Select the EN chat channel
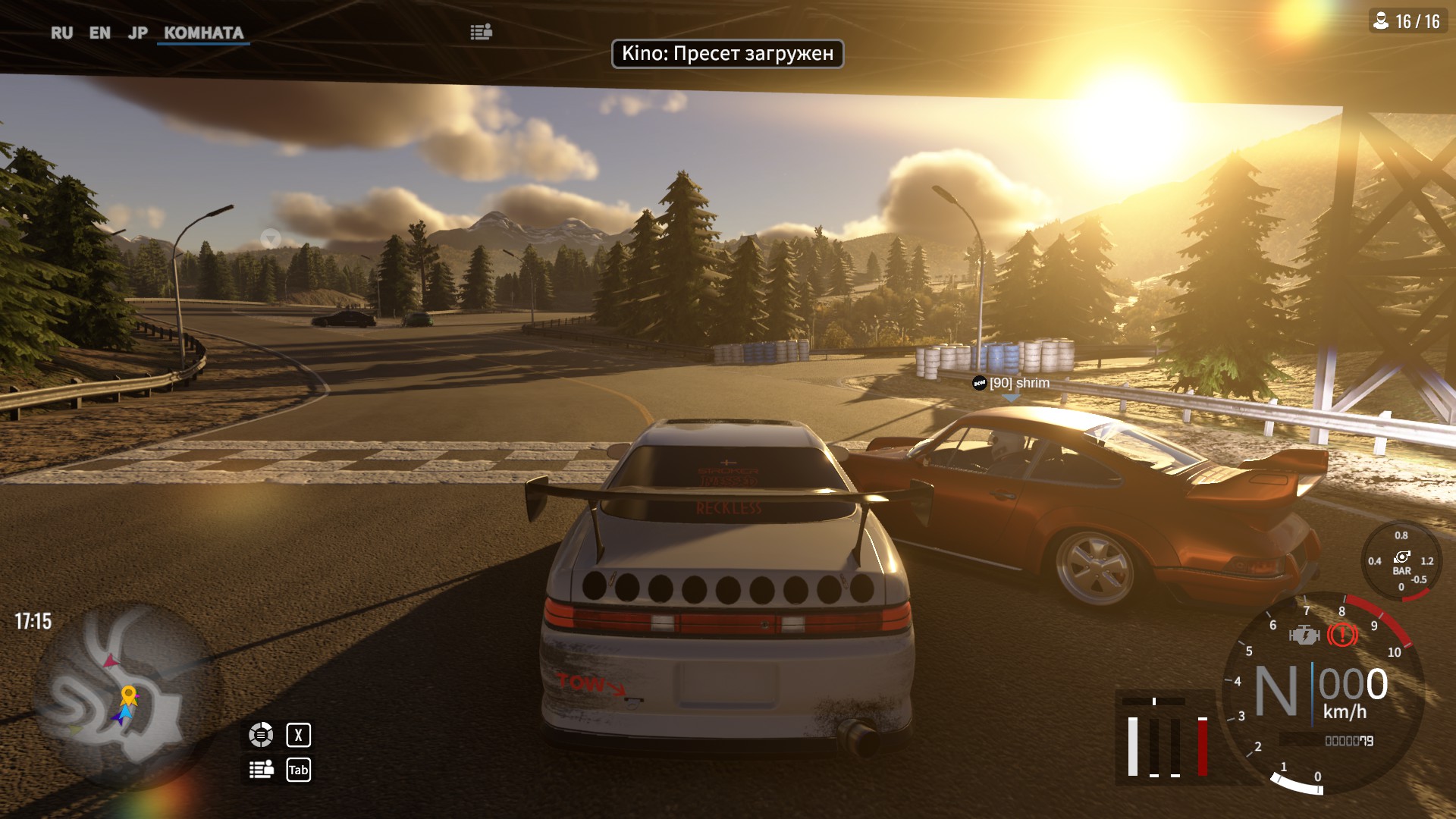The image size is (1456, 819). (x=99, y=33)
